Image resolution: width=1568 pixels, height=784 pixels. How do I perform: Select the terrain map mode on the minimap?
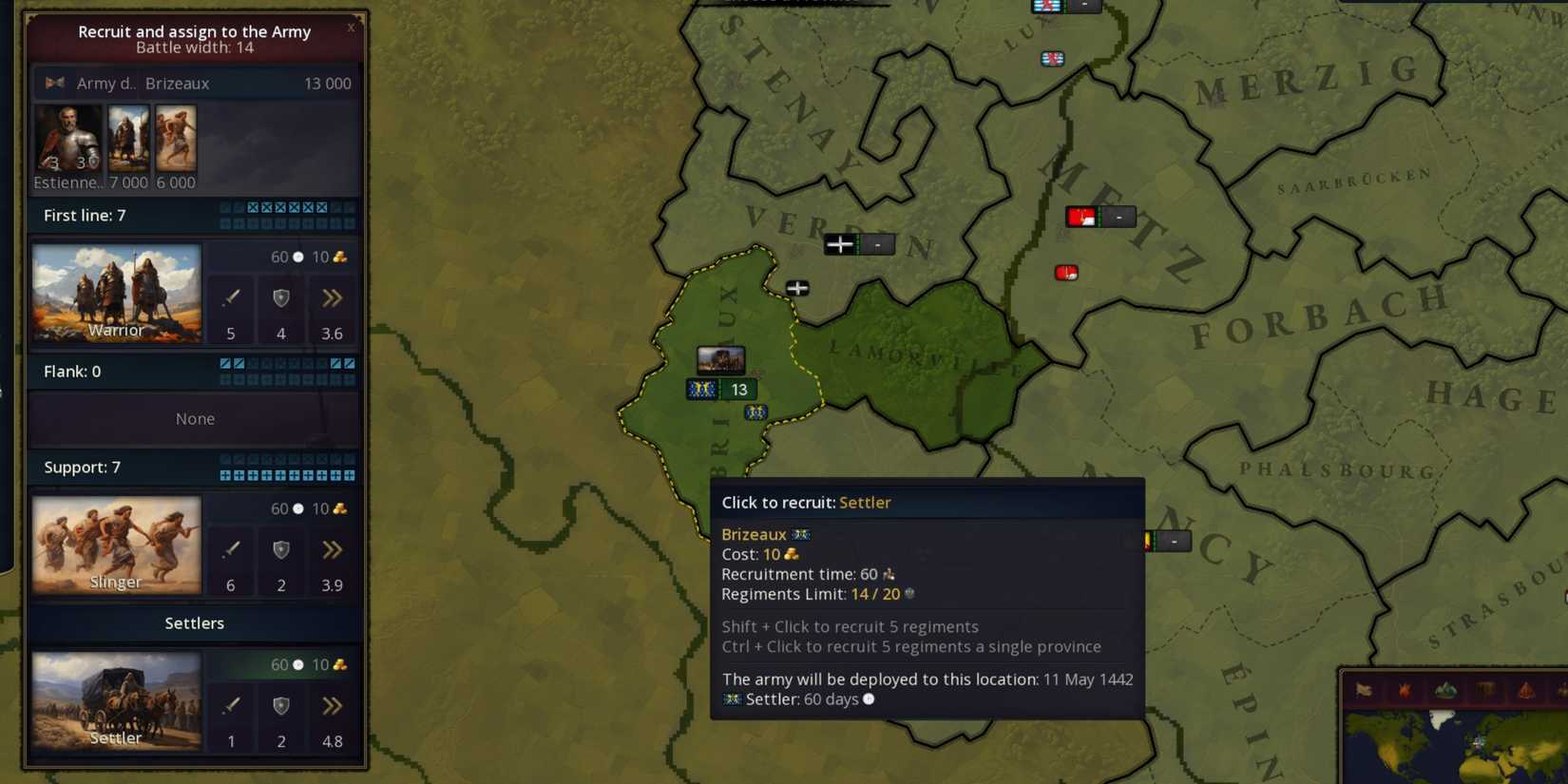pyautogui.click(x=1444, y=690)
